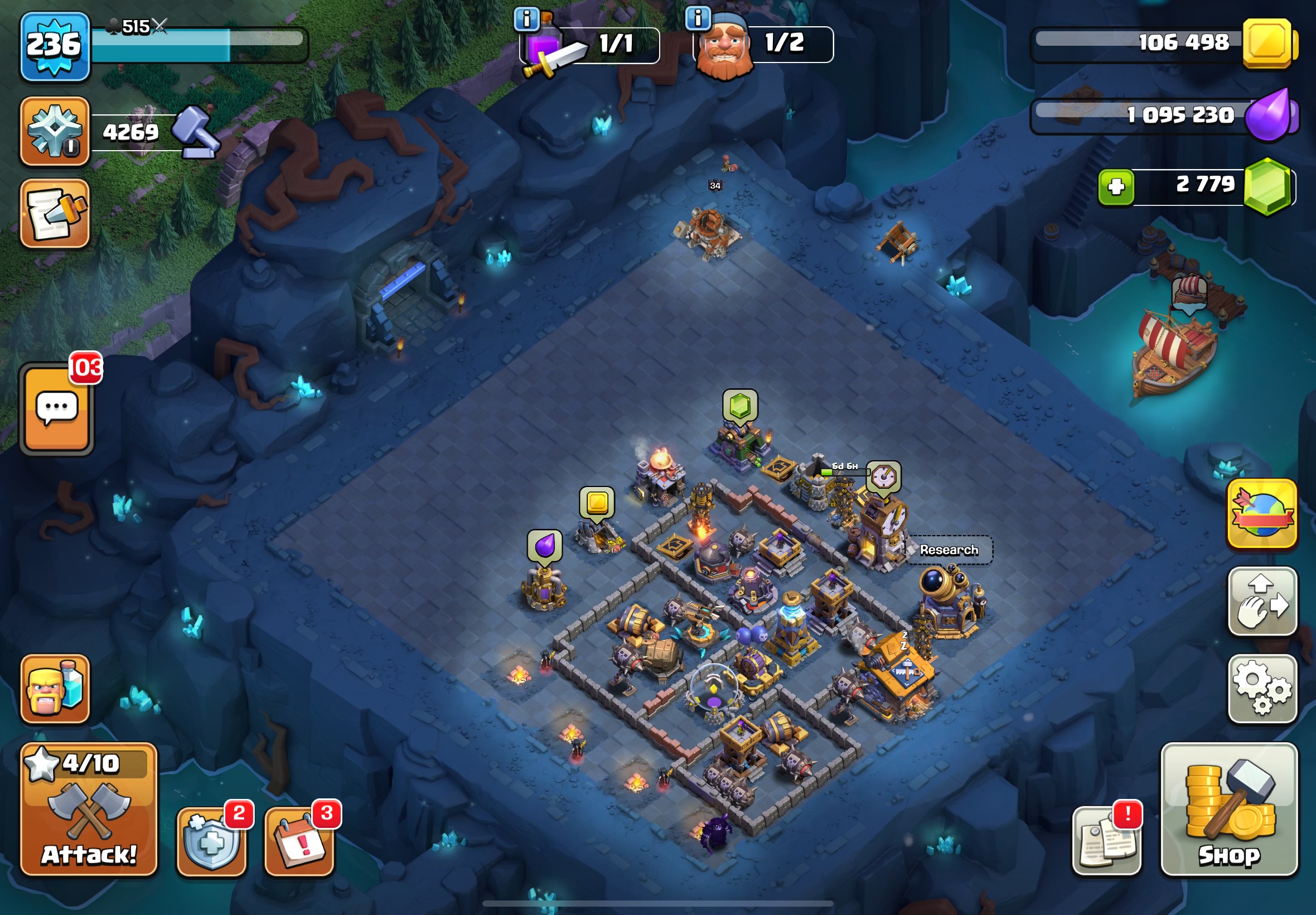
Task: Toggle the hand with arrows layout editor
Action: coord(1262,601)
